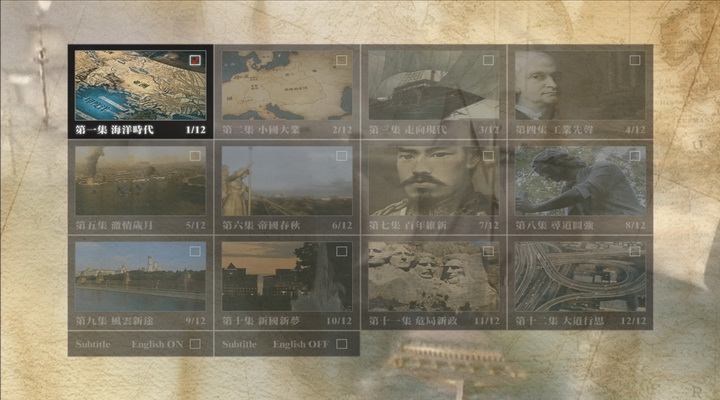Viewport: 720px width, 400px height.
Task: Open episode 2 小國大業 with the Europe map
Action: point(287,91)
